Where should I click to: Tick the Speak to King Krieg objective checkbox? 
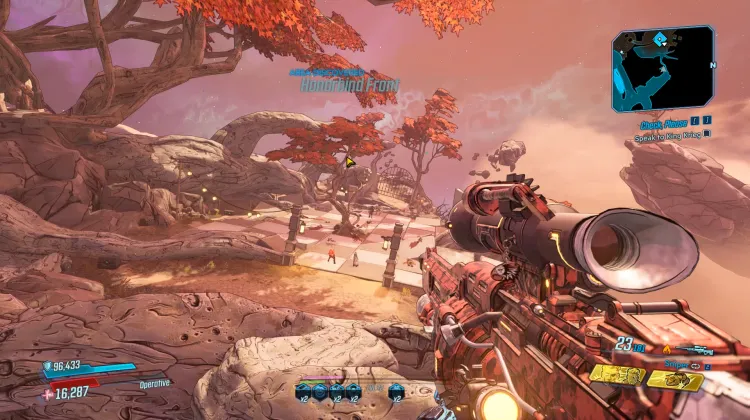point(707,133)
